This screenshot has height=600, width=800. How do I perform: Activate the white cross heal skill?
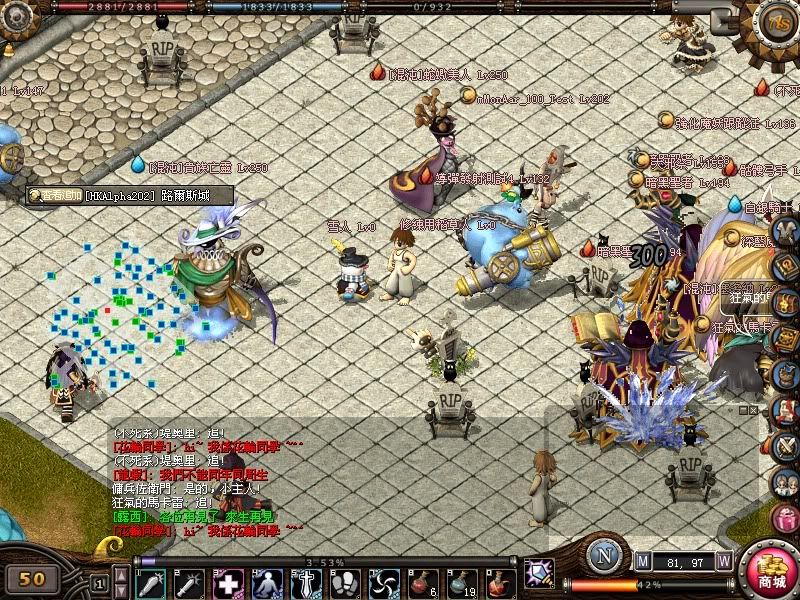tap(229, 582)
